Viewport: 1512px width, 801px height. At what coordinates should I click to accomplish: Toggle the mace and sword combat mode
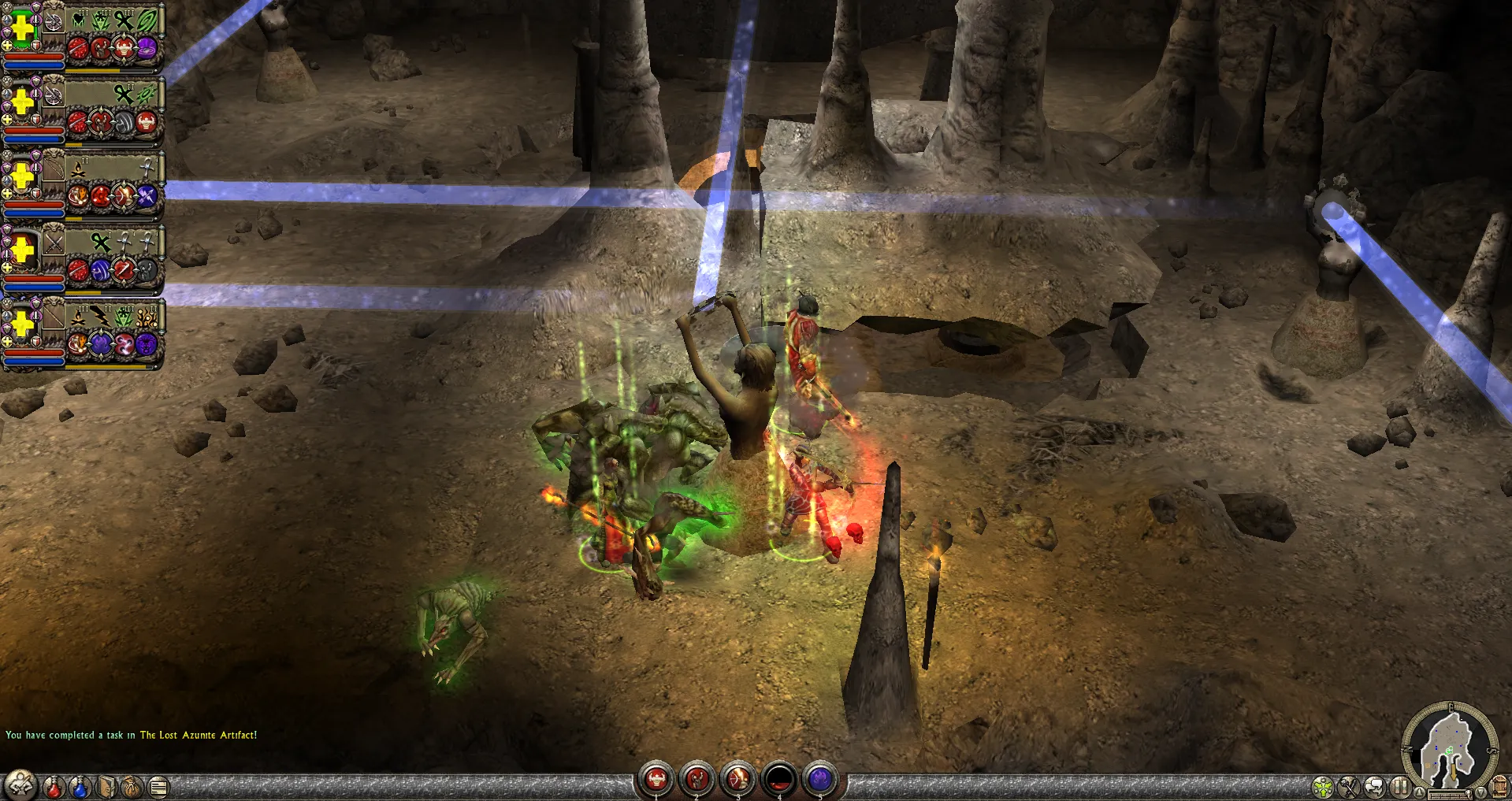1349,786
